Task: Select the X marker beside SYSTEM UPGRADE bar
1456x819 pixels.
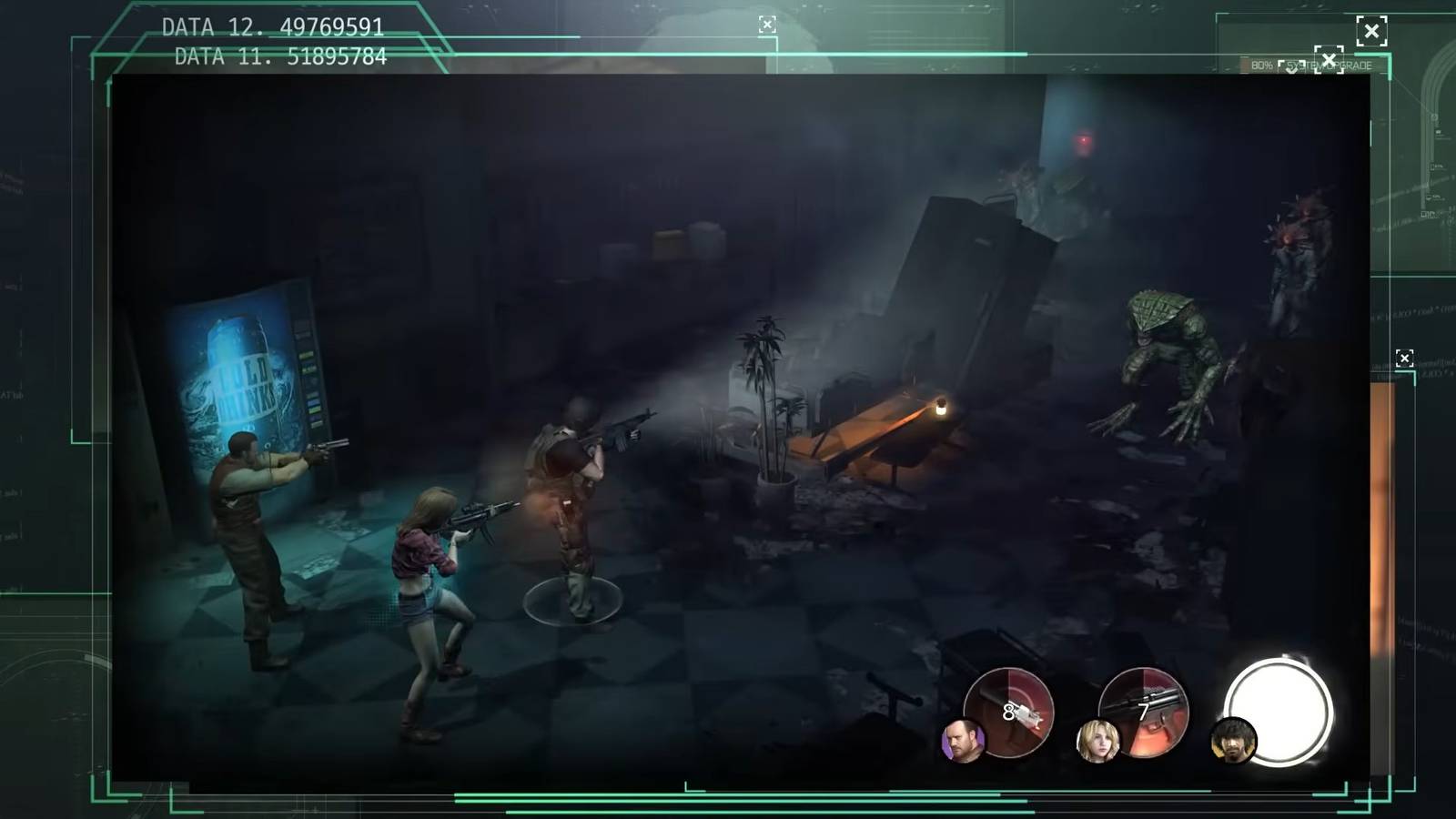Action: tap(1330, 60)
